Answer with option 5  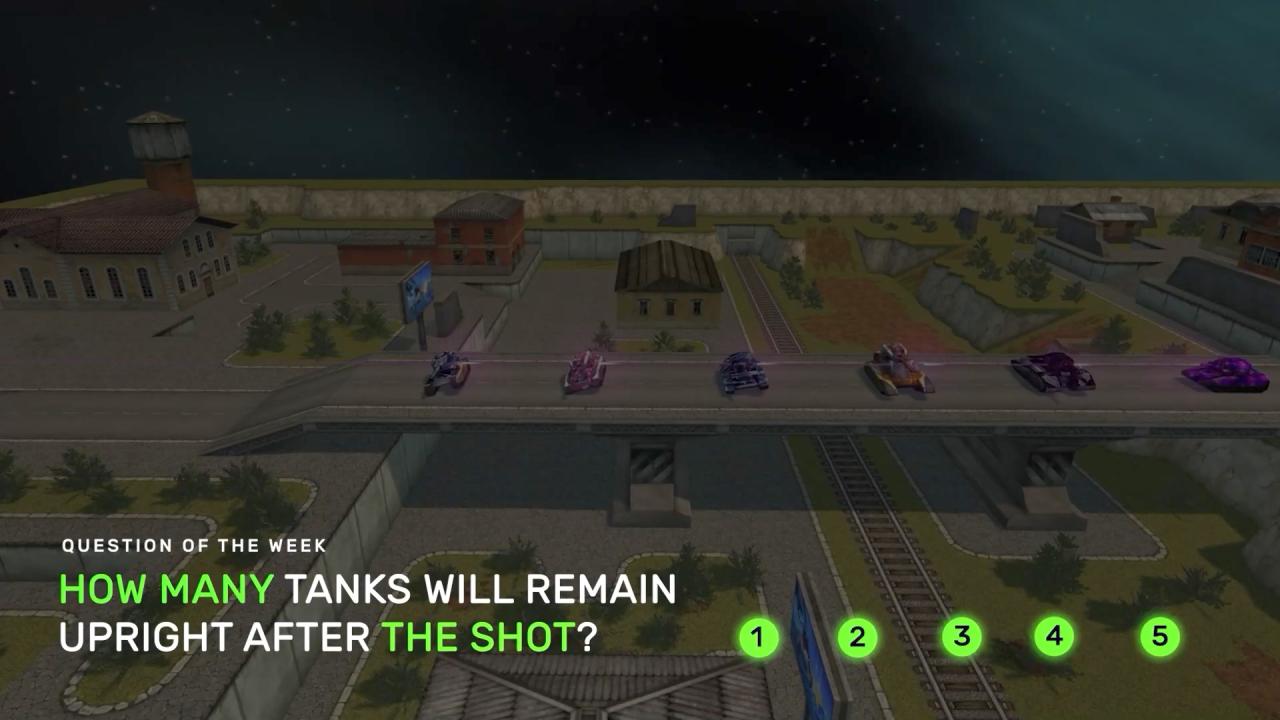1159,636
